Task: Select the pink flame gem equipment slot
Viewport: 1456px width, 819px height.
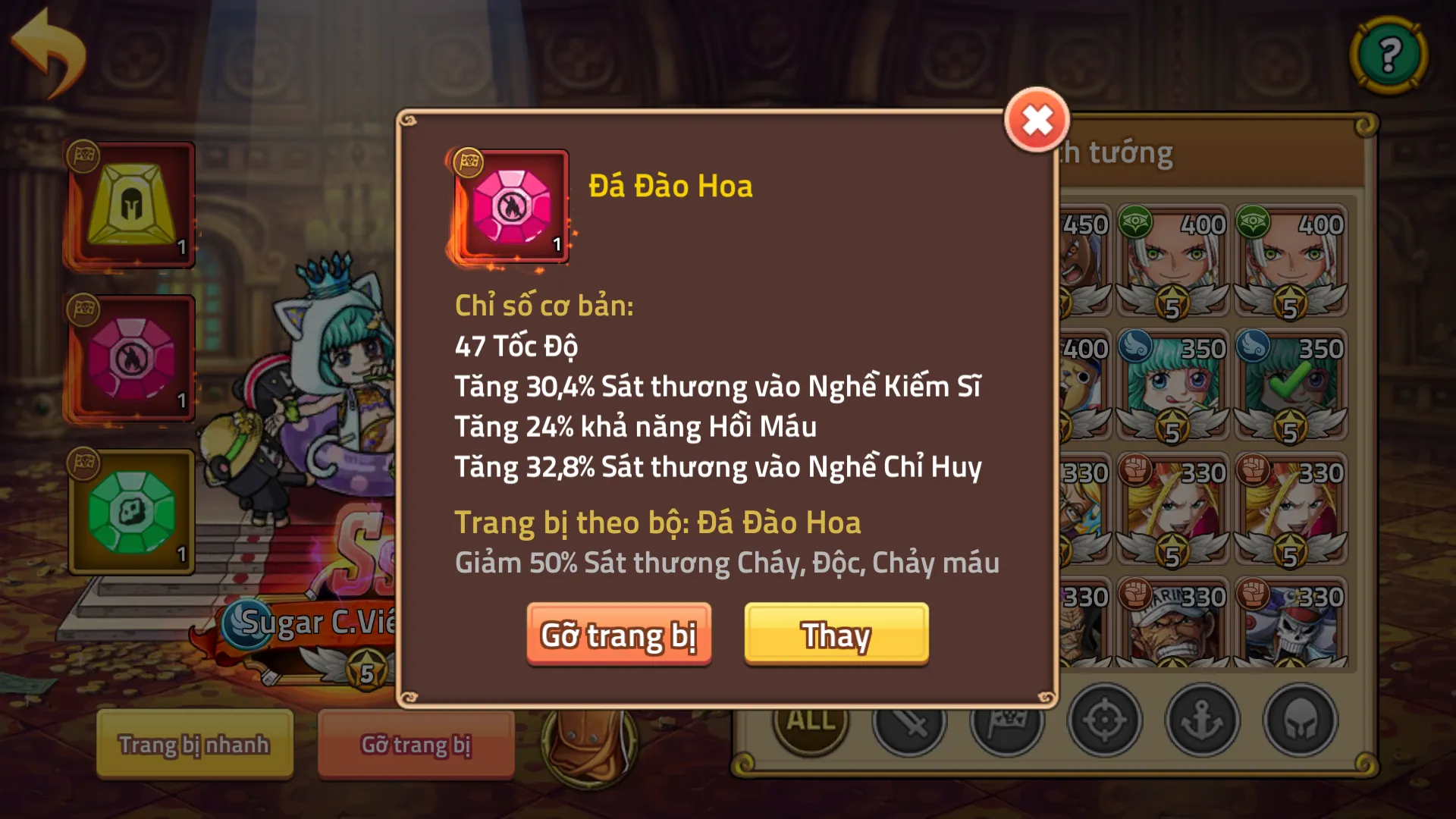Action: pos(130,358)
